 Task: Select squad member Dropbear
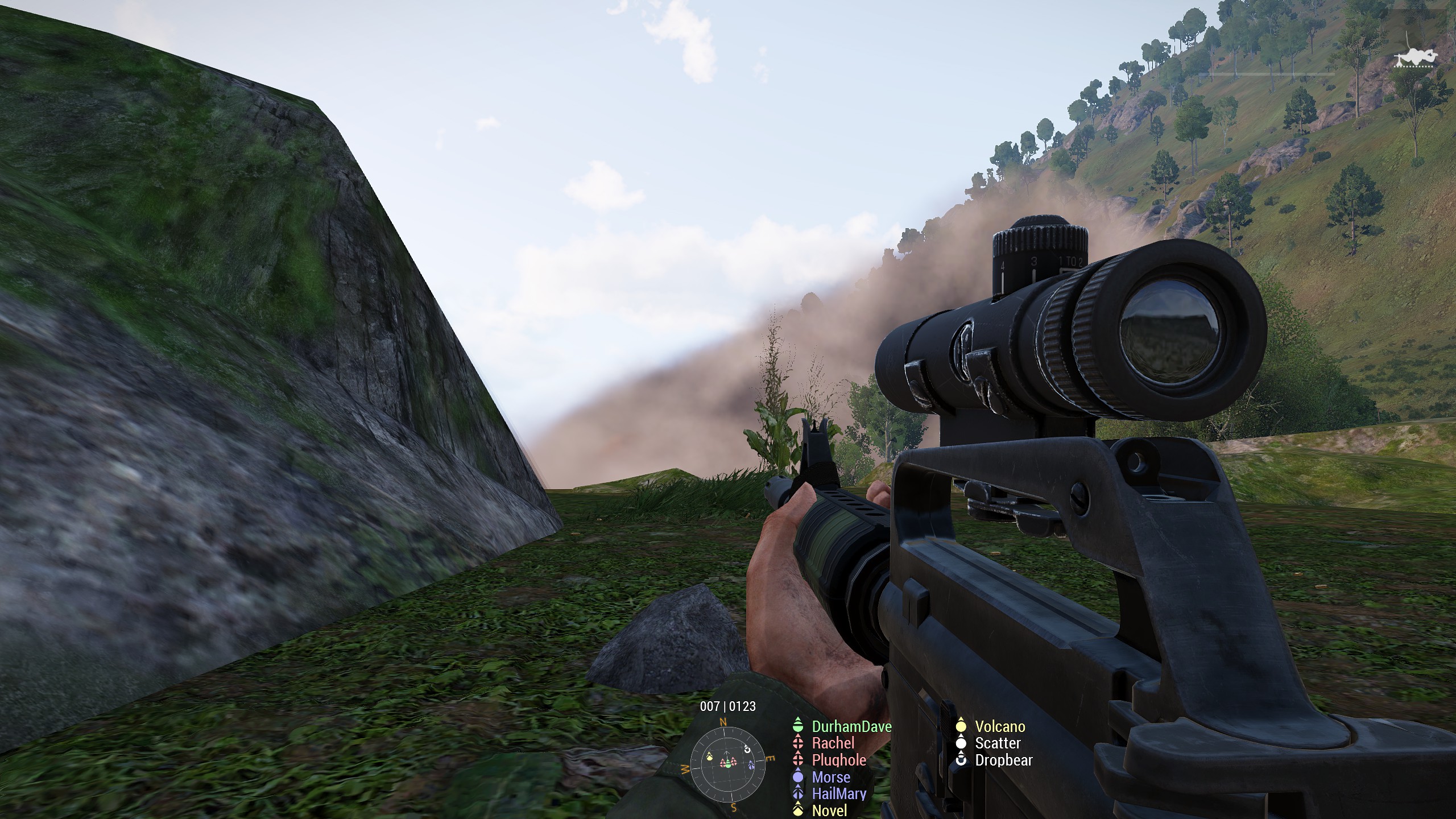point(1003,760)
